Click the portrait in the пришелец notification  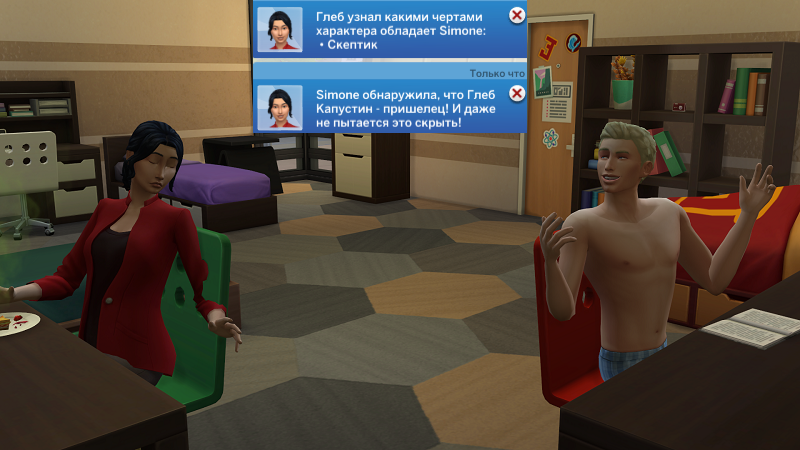[x=279, y=107]
